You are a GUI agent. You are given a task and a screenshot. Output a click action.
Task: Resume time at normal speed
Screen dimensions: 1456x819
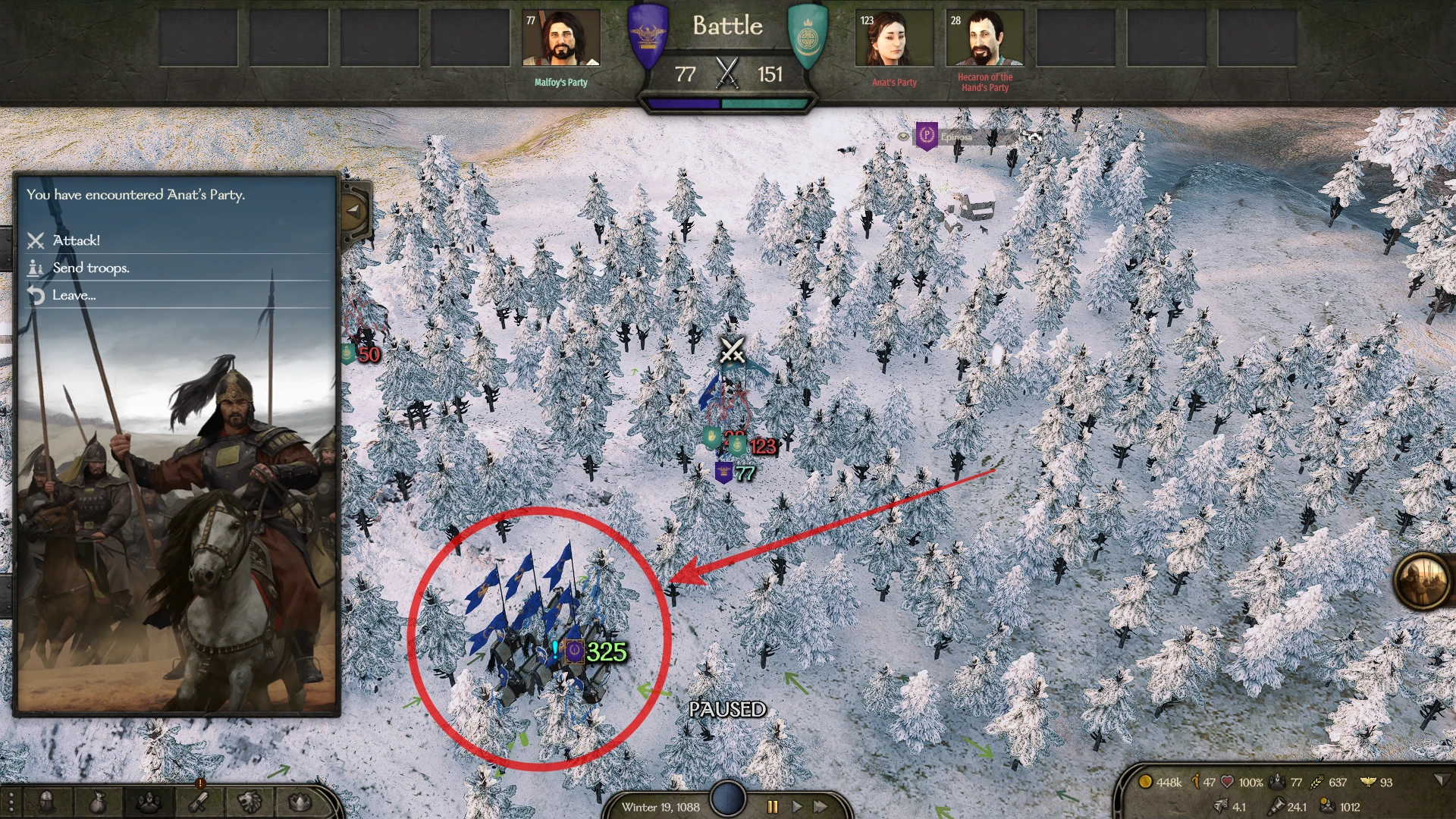(797, 807)
